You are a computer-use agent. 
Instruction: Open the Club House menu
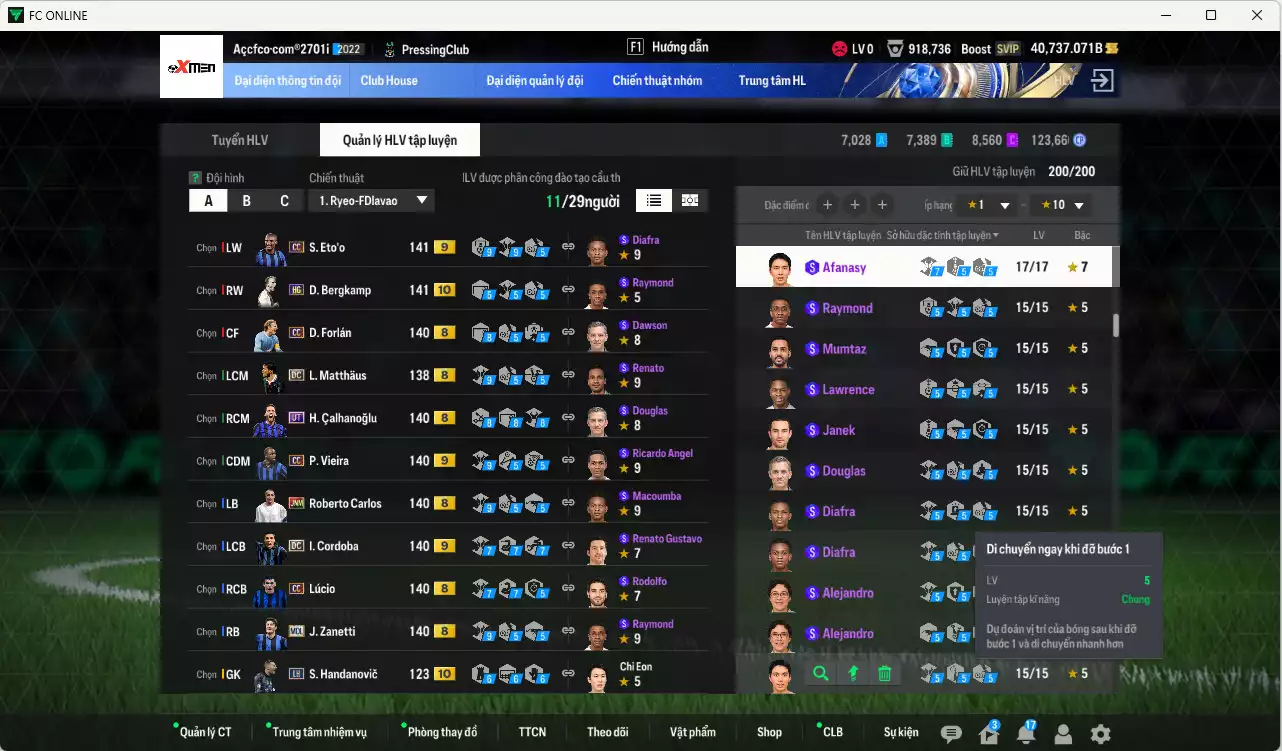389,81
